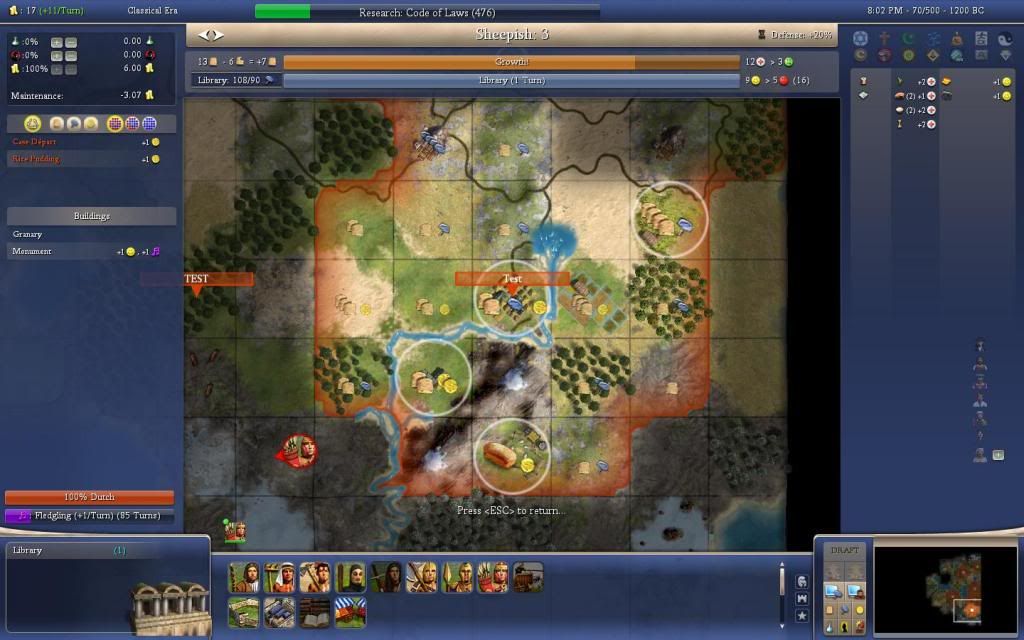Click the Library item in production queue
This screenshot has height=640, width=1024.
tap(28, 550)
